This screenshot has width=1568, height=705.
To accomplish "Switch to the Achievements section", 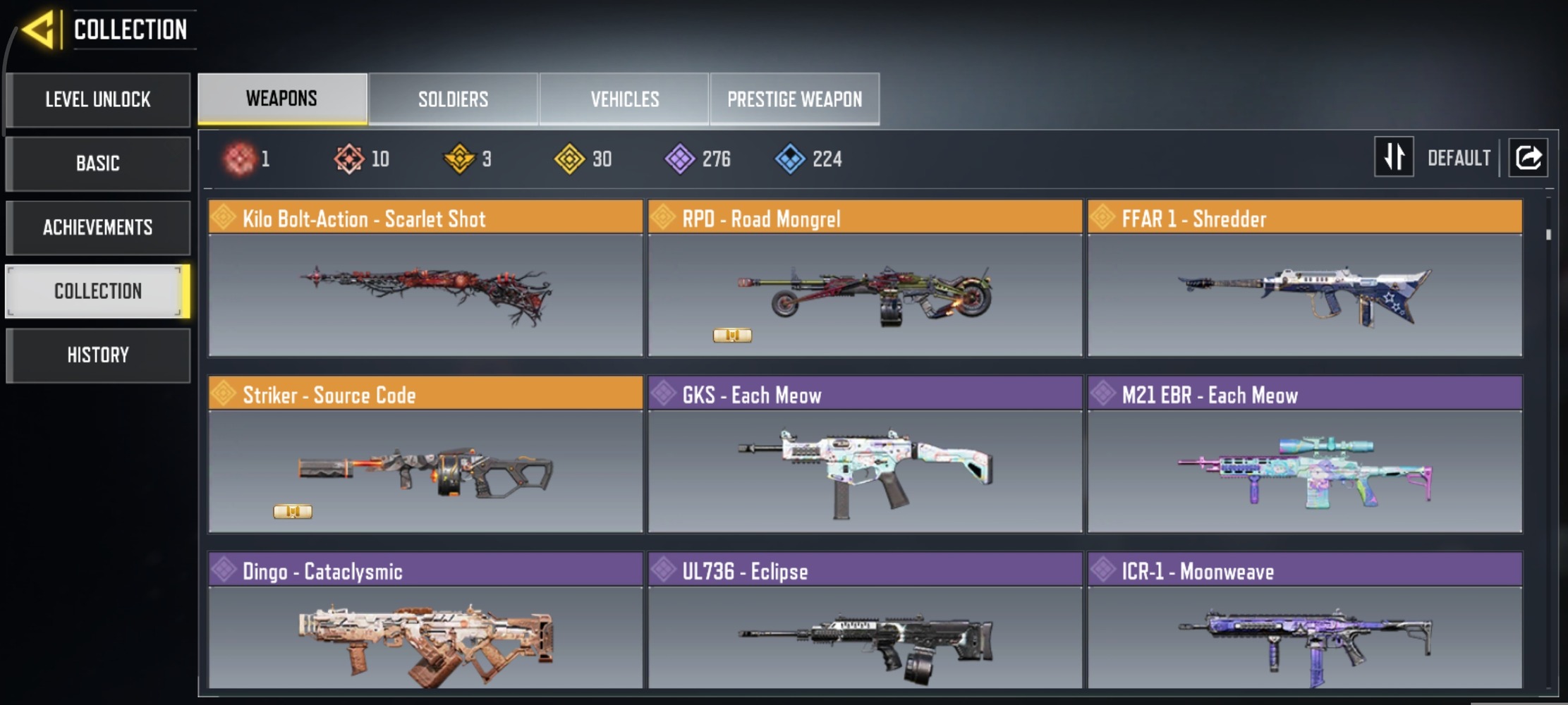I will pos(98,227).
